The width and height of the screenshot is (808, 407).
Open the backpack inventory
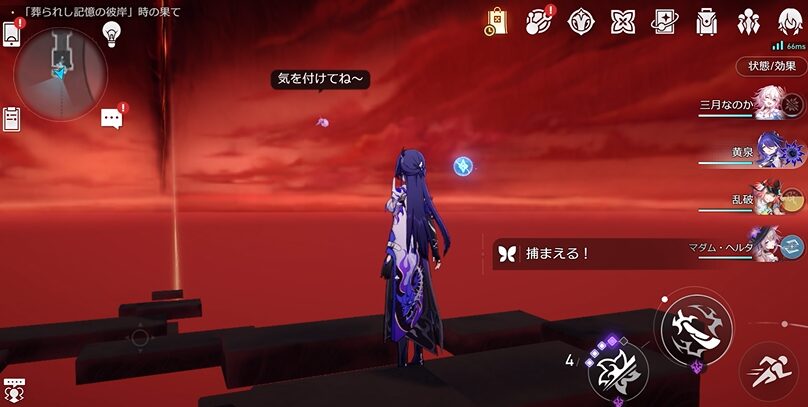[x=706, y=21]
